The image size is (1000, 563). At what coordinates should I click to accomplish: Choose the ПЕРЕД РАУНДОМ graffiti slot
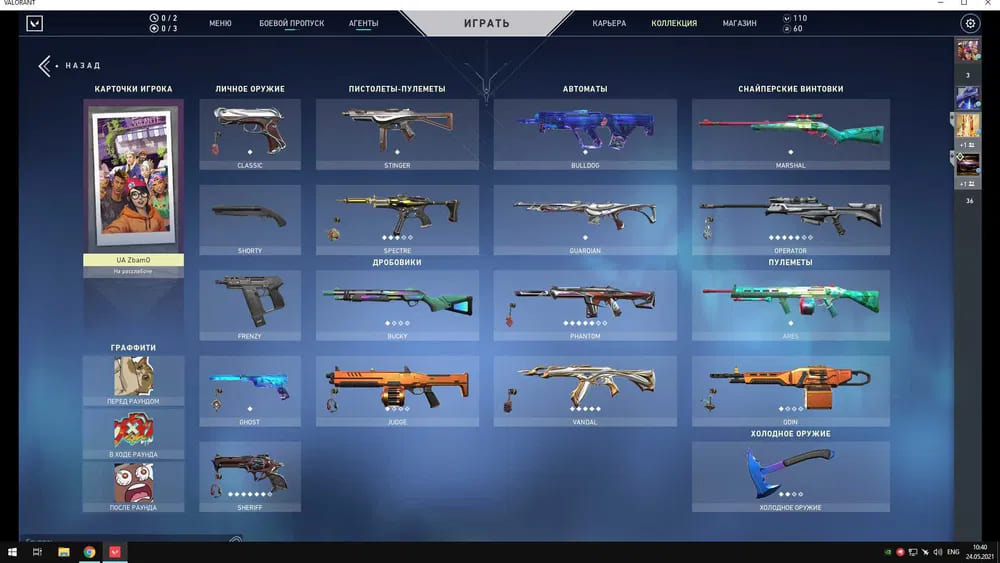coord(133,380)
